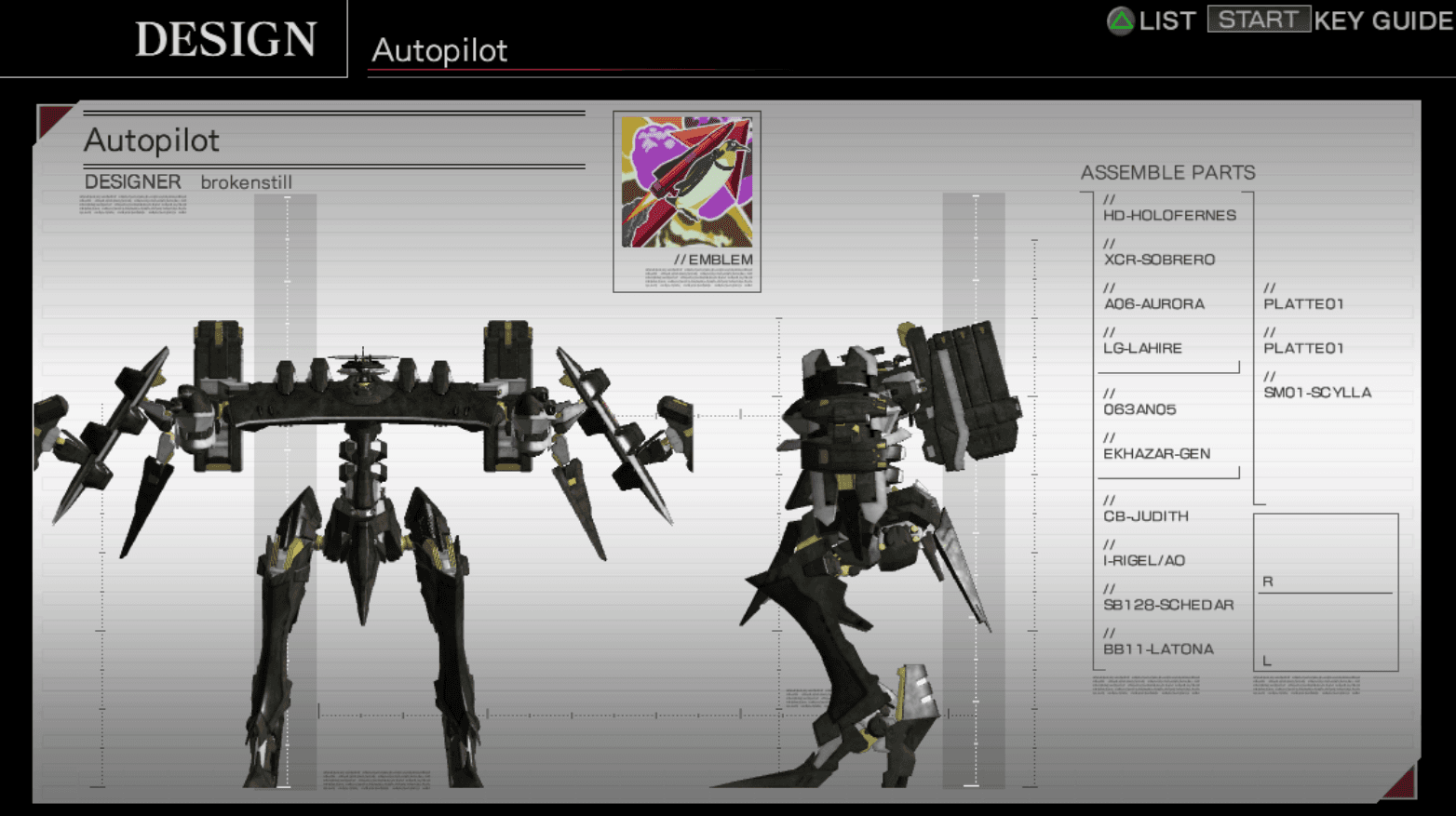Screen dimensions: 1456x816
Task: Select the EKHAZAR-GEN part entry
Action: (1158, 454)
